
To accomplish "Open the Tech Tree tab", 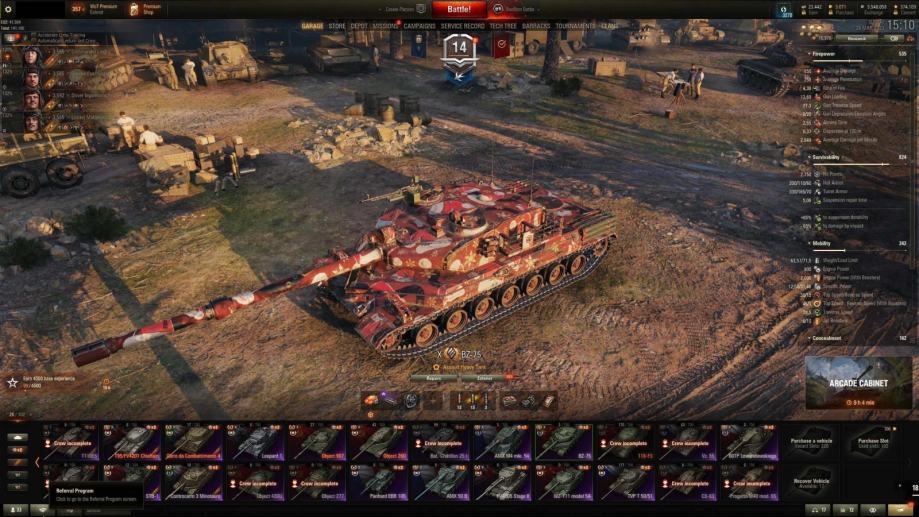I will 503,26.
